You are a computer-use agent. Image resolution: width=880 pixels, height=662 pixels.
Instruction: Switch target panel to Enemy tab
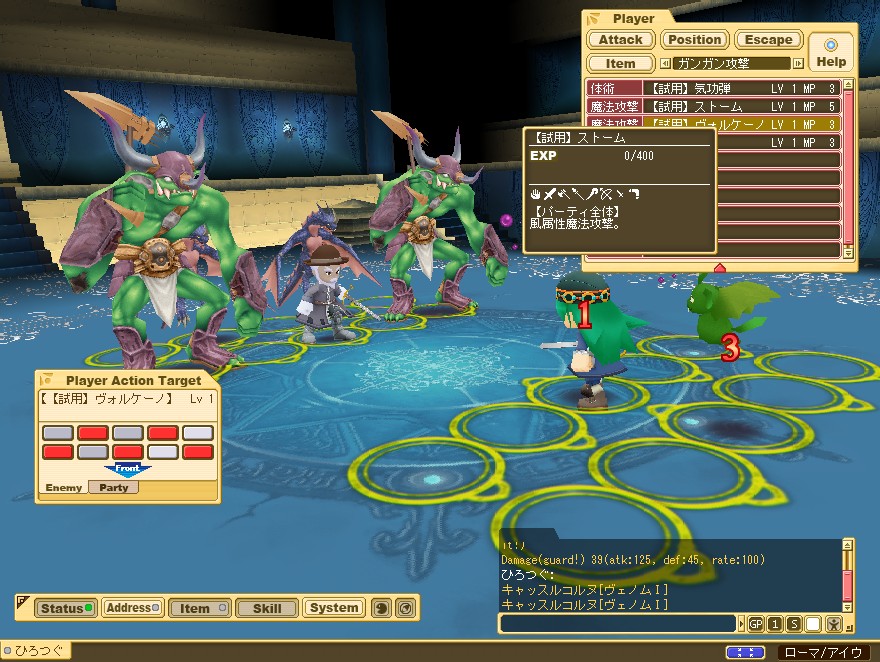63,488
